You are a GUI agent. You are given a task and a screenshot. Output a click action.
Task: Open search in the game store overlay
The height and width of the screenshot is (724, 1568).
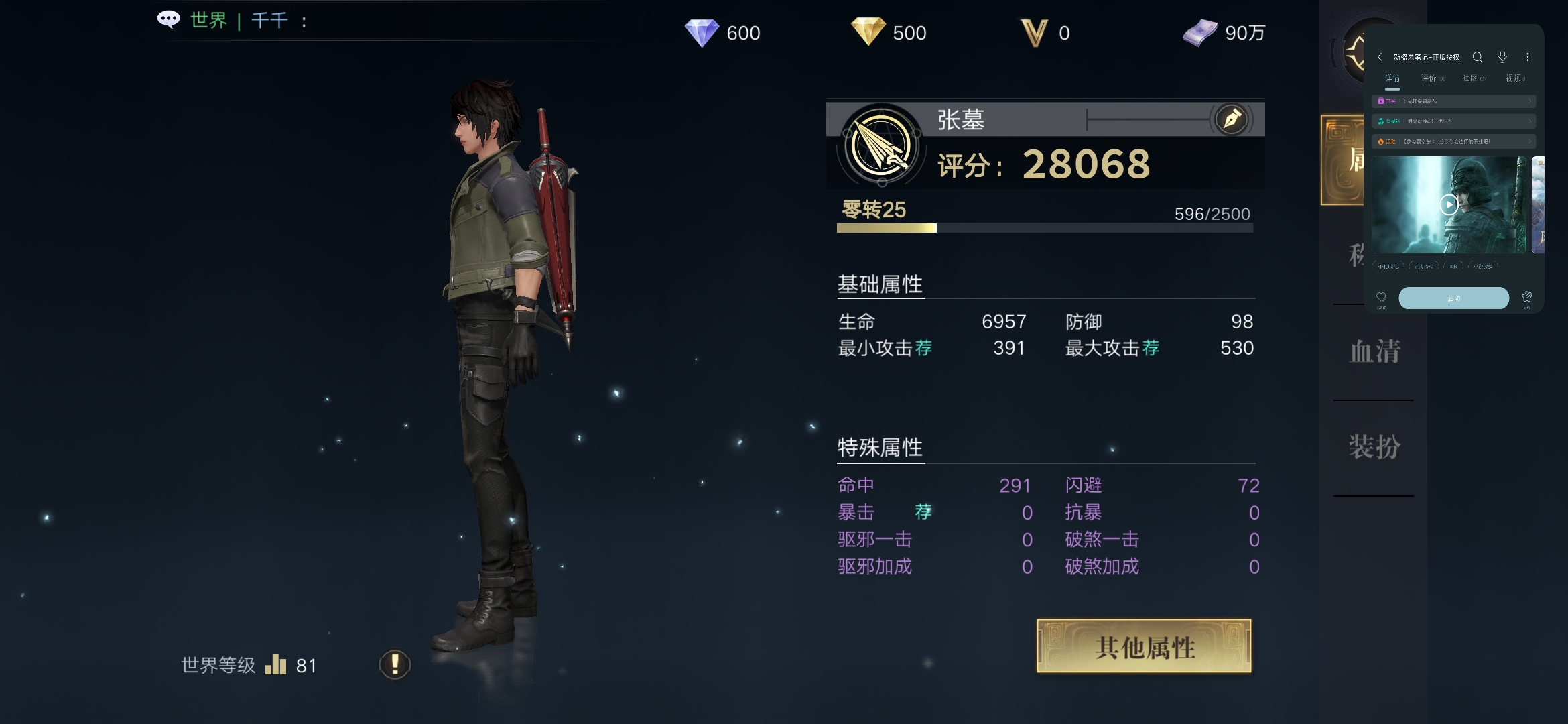coord(1477,57)
